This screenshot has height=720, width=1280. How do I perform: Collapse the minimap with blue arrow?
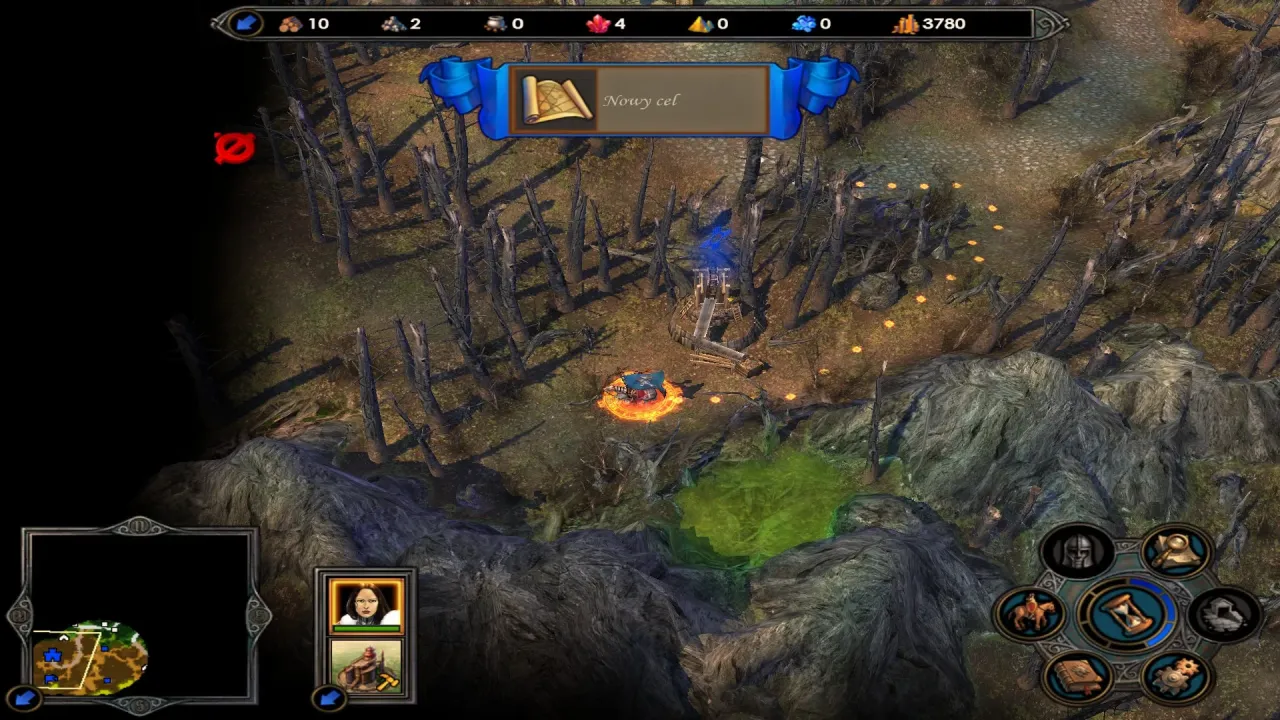coord(24,697)
